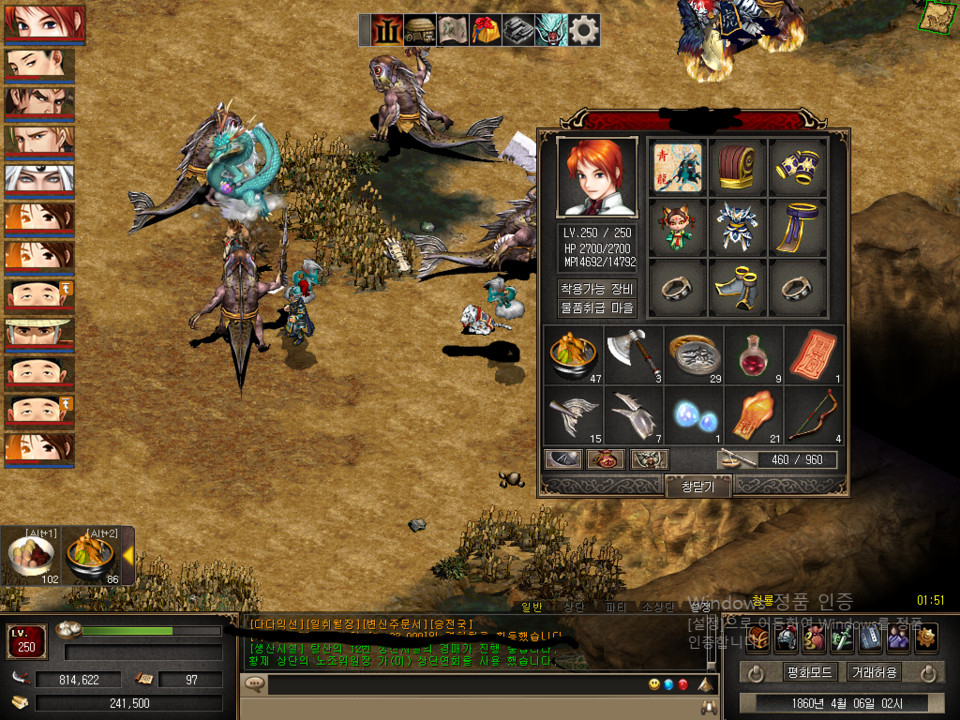
Task: Open the settings gear in top toolbar
Action: (584, 30)
